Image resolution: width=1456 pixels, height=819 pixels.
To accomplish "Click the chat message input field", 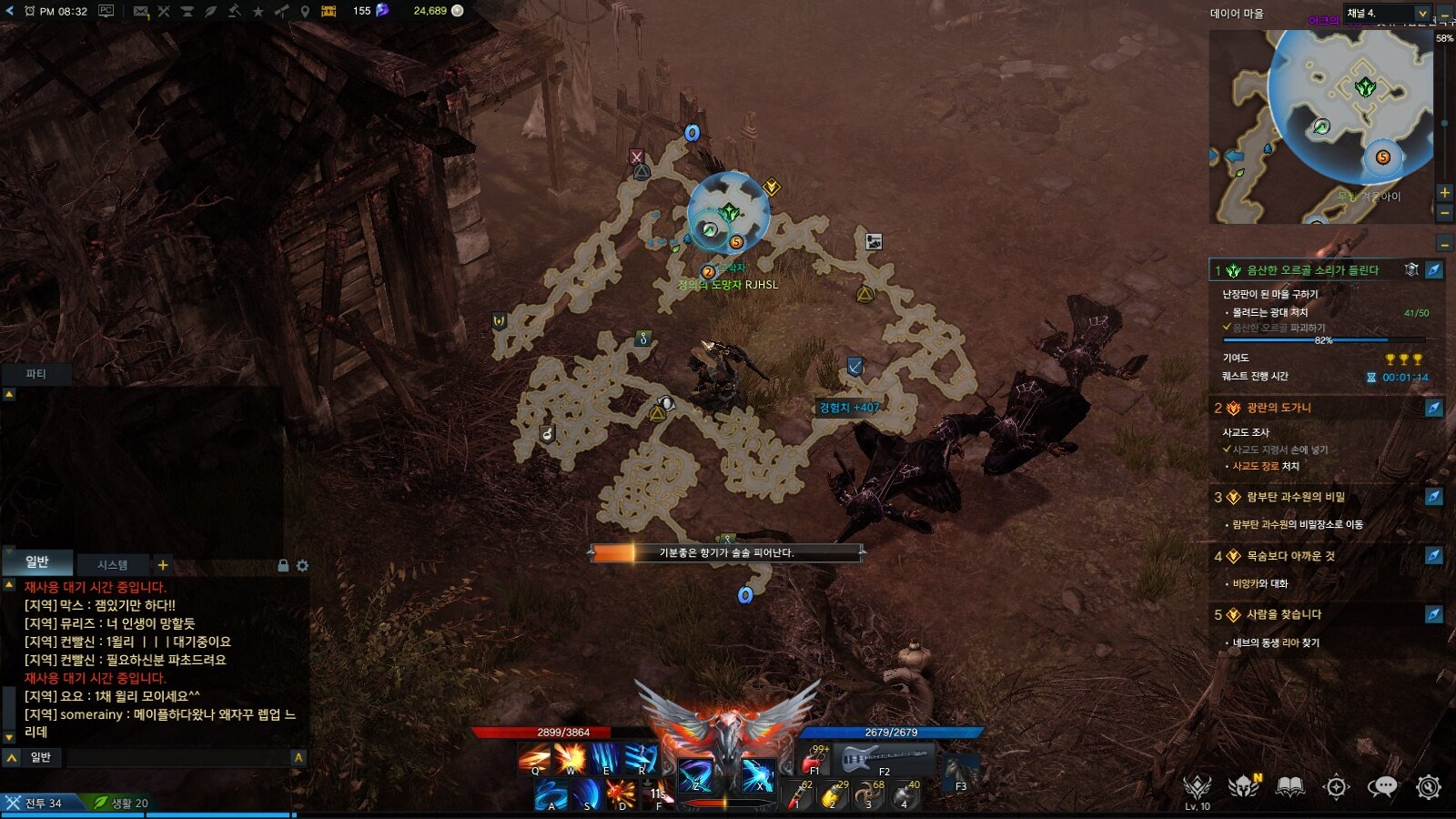I will coord(177,757).
